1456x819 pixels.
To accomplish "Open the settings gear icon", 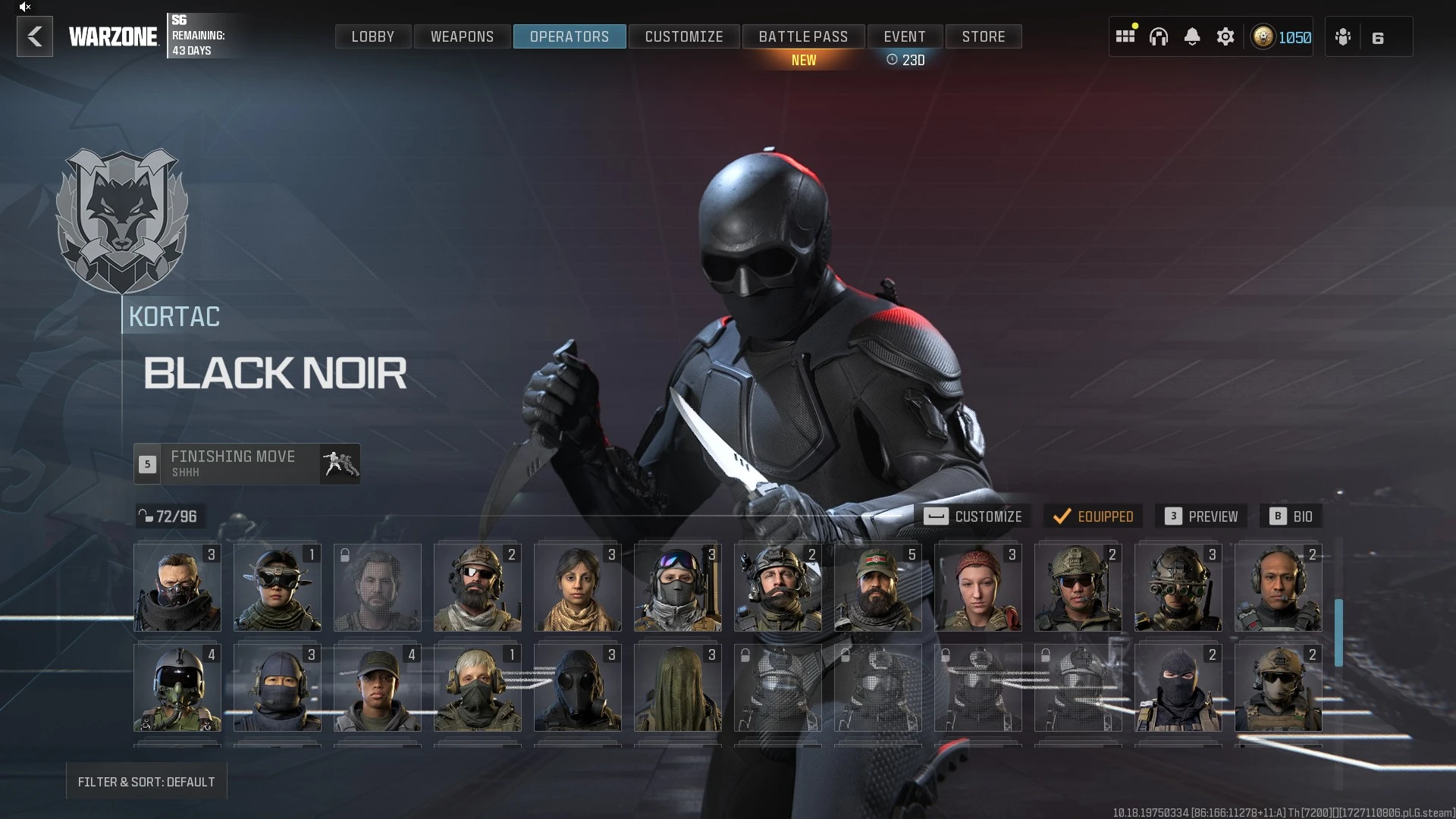I will click(1225, 36).
